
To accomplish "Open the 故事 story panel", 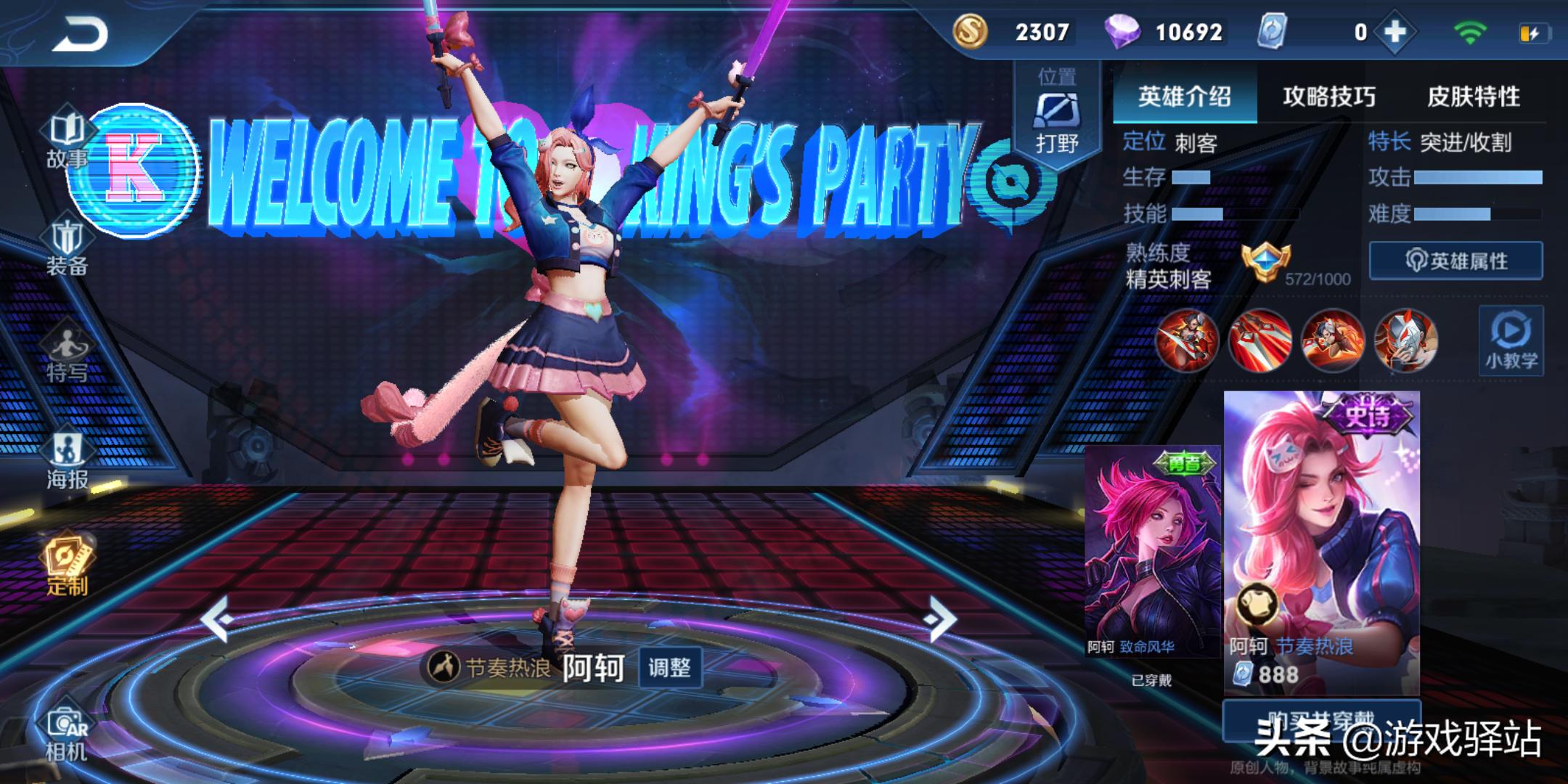I will [67, 141].
